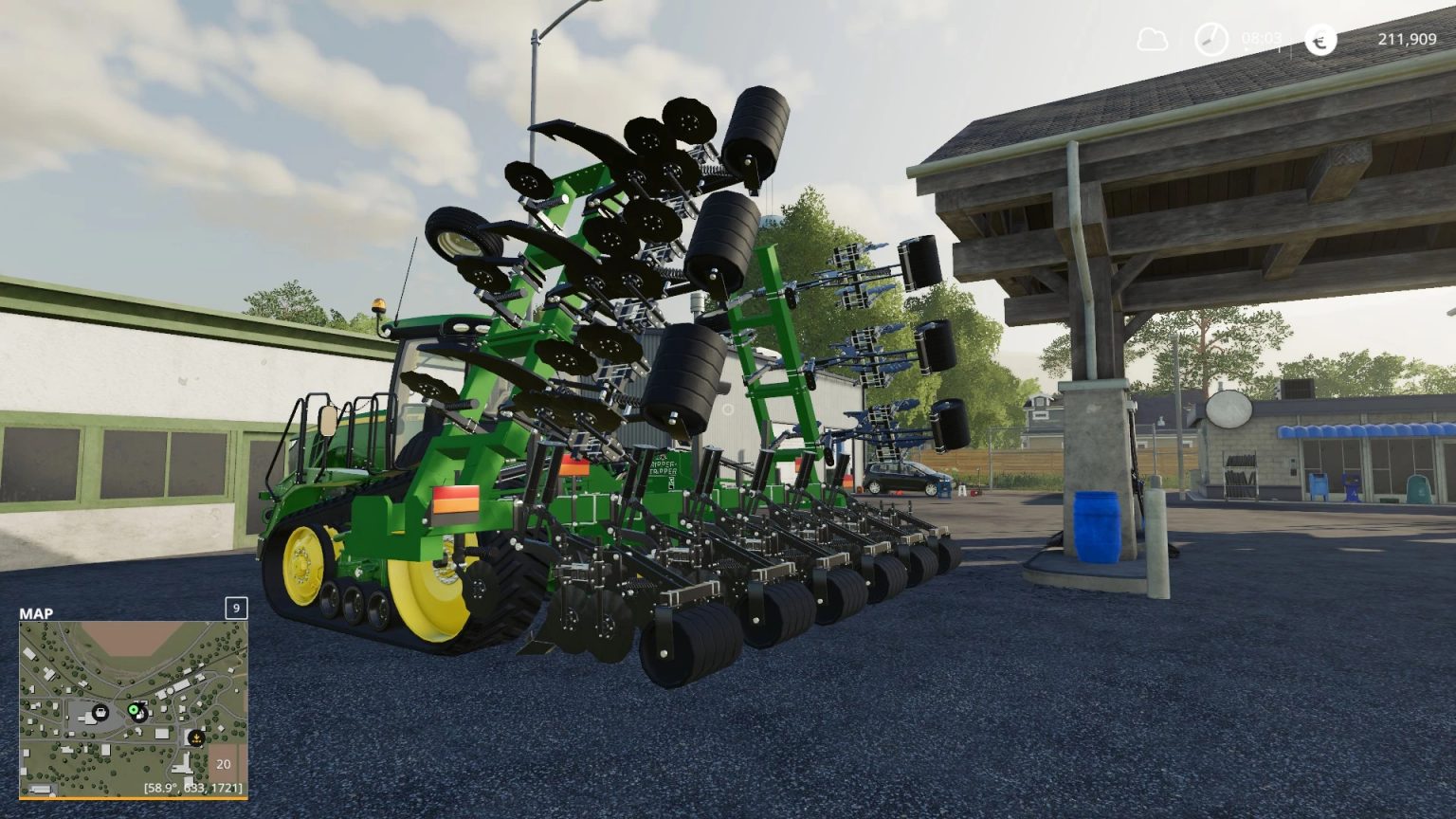1456x819 pixels.
Task: Click the green player position marker on minimap
Action: pos(134,709)
